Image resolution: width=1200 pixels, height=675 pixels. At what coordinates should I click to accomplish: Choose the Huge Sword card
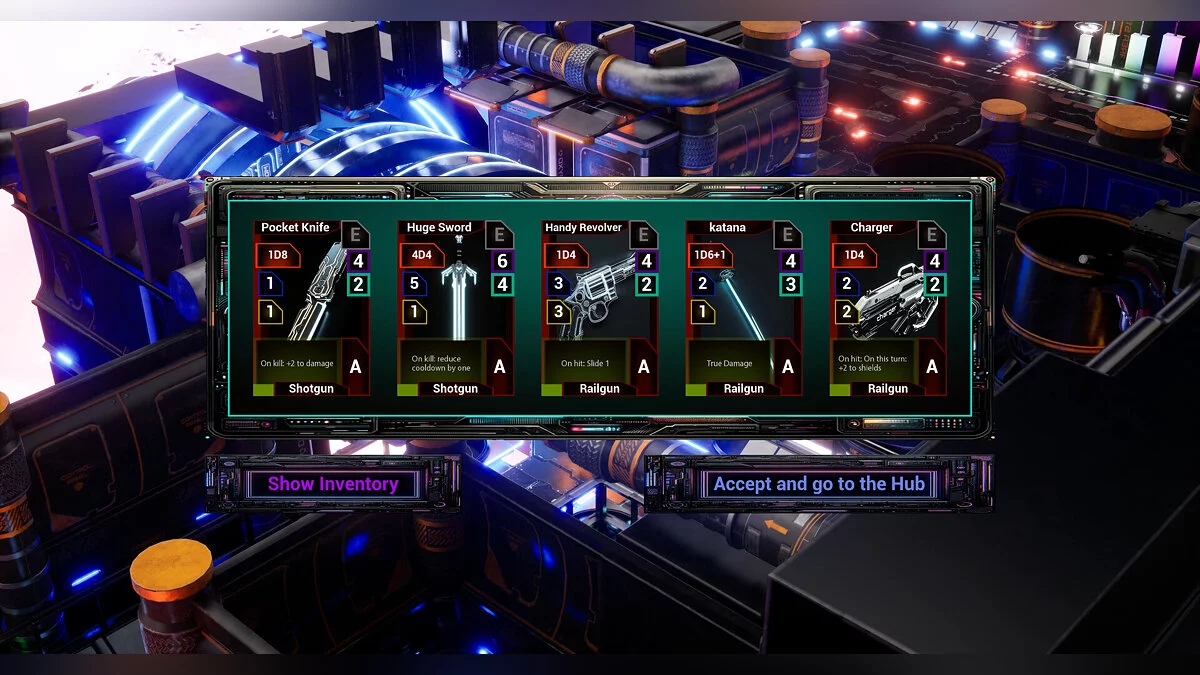point(455,308)
